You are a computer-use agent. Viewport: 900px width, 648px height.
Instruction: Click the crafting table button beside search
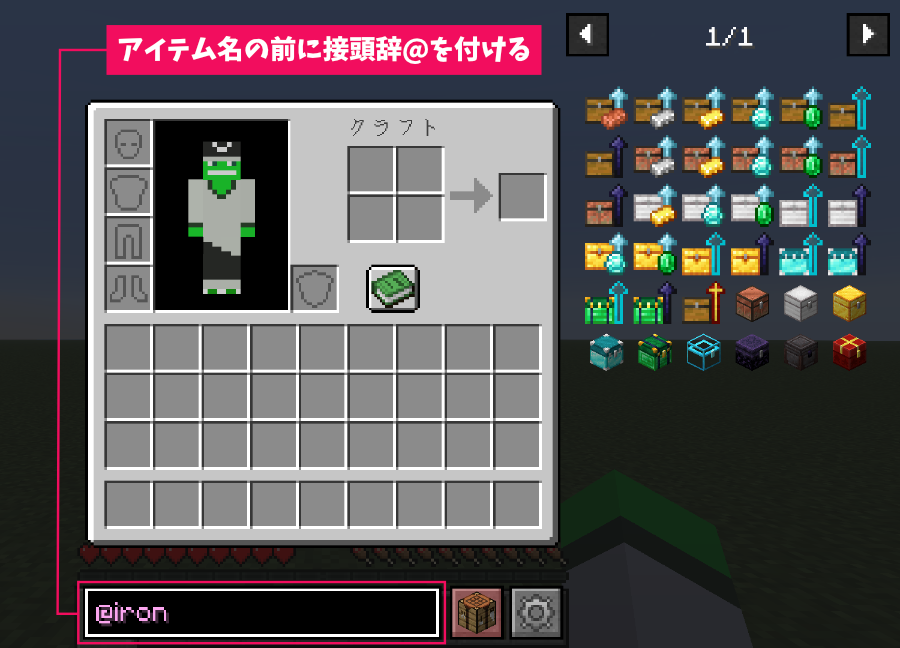[477, 612]
